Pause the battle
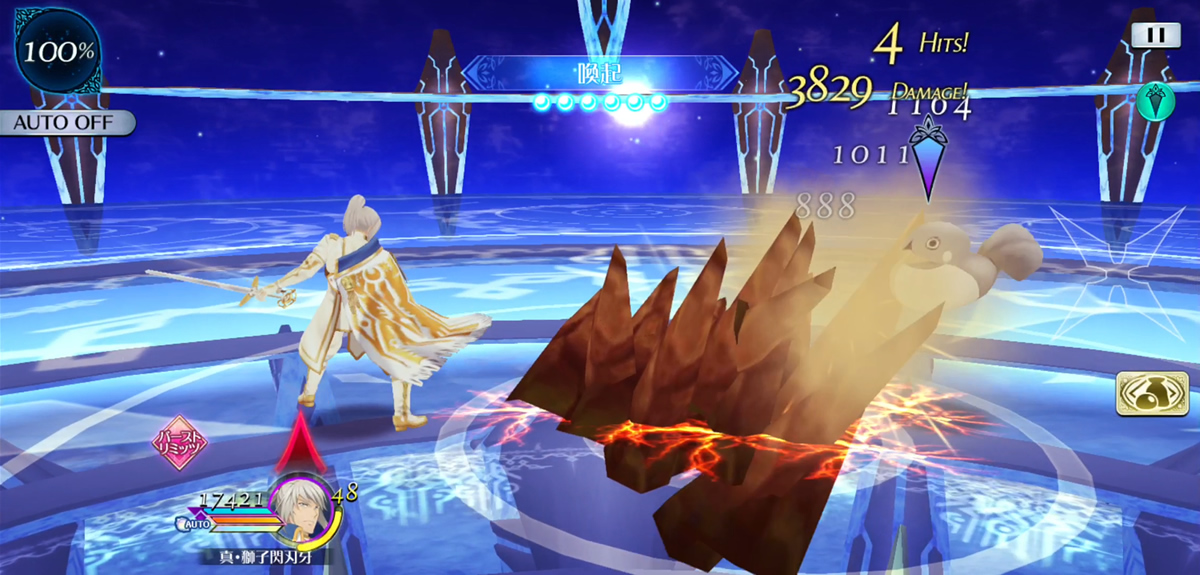 pos(1155,35)
